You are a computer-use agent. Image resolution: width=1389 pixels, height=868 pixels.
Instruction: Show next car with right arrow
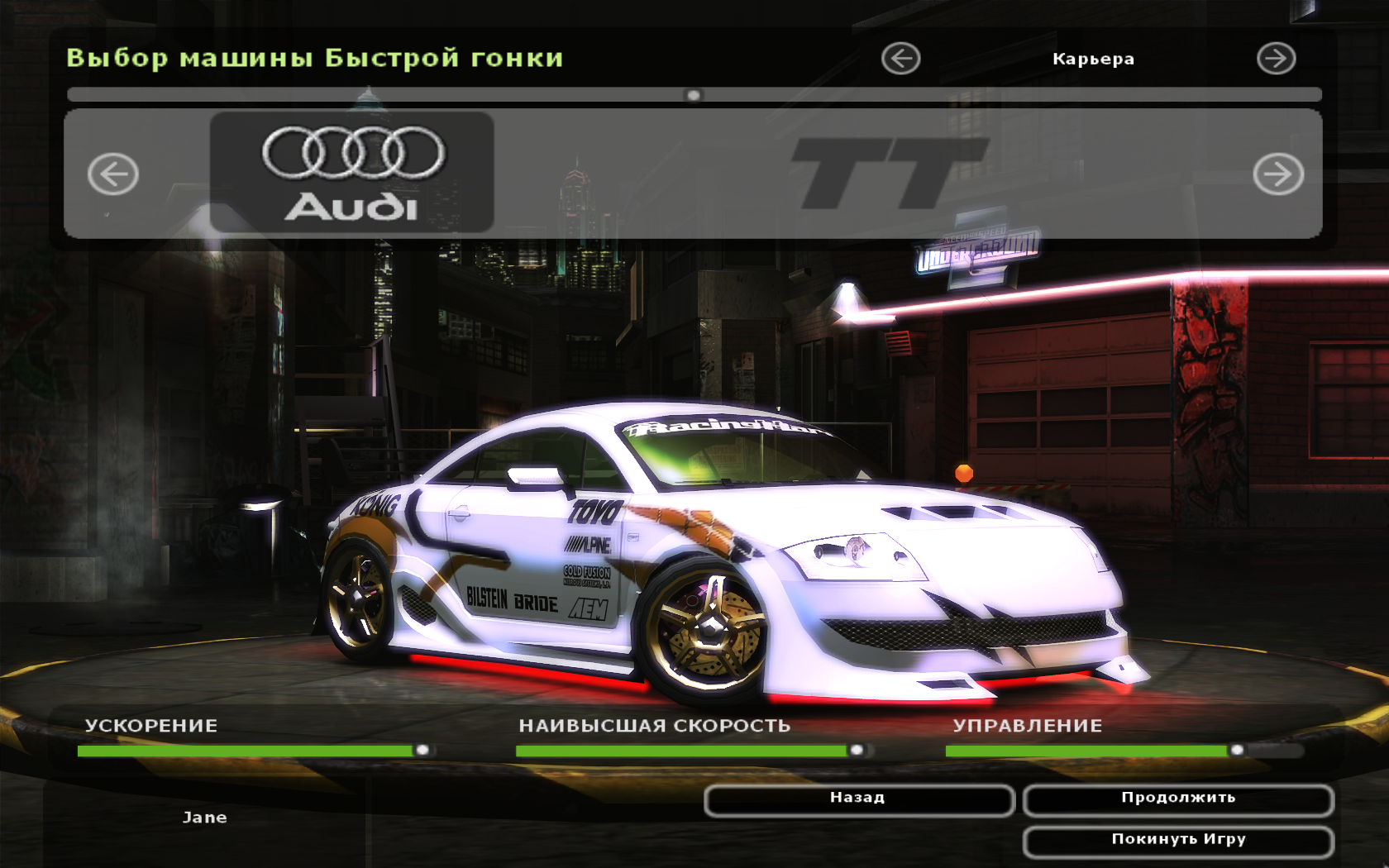coord(1277,174)
